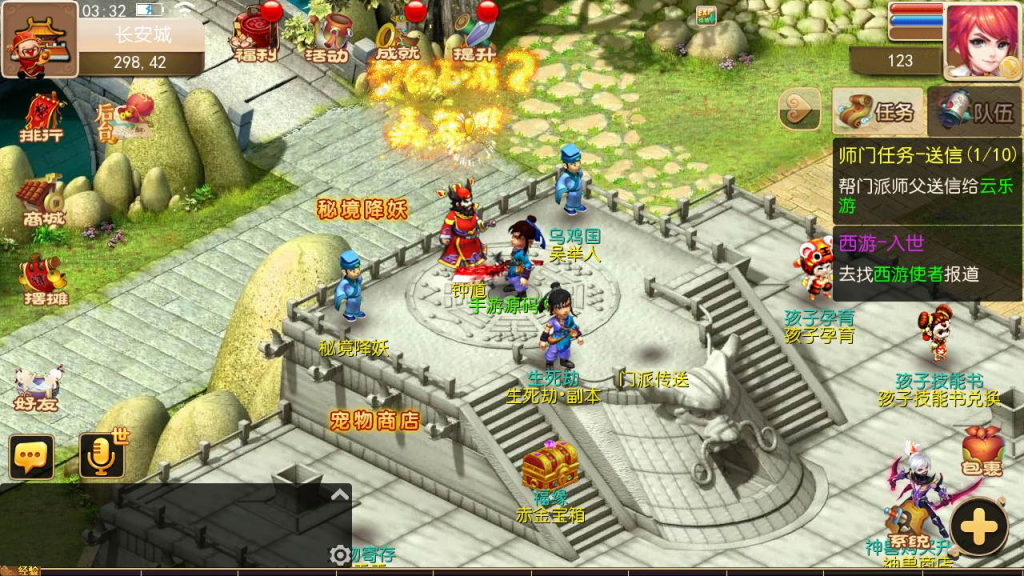Open the 排行 rankings board
The image size is (1024, 576).
(41, 119)
